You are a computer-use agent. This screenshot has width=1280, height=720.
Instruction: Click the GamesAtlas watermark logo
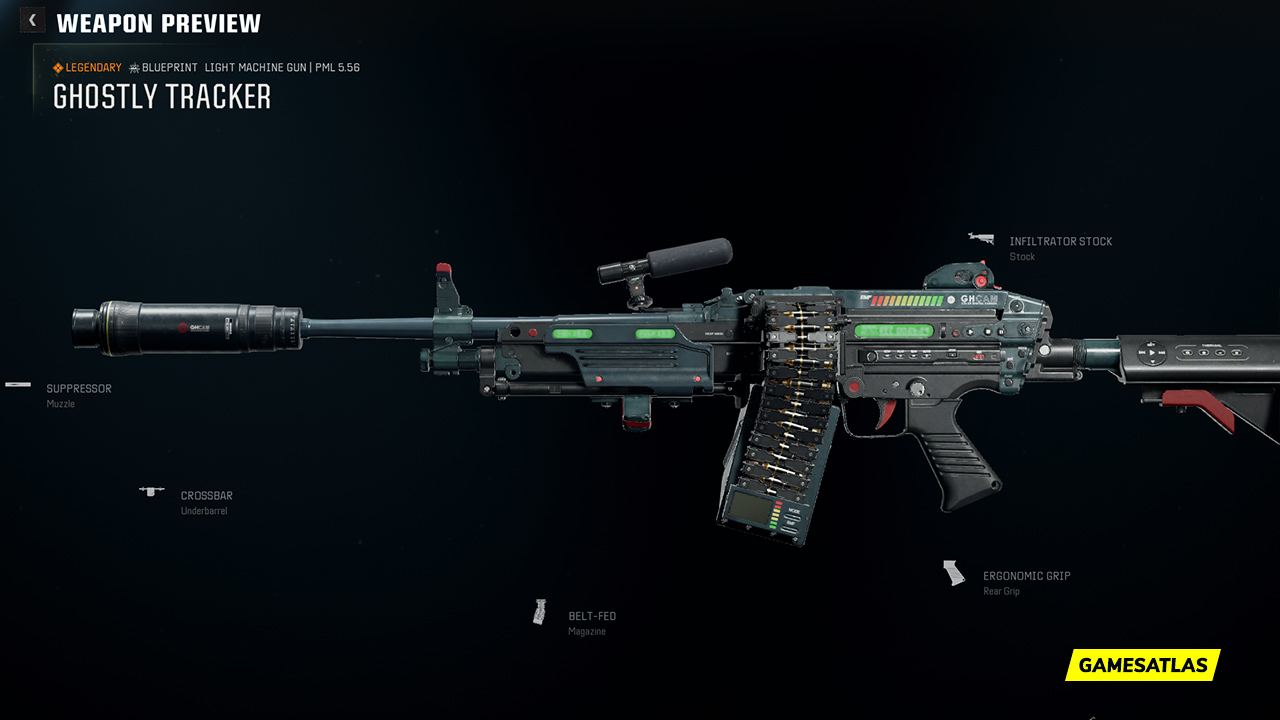pyautogui.click(x=1142, y=665)
